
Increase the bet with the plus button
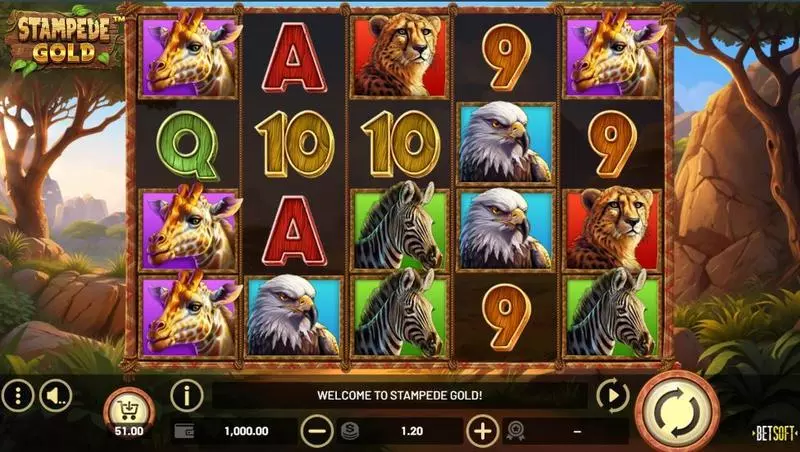tap(482, 431)
